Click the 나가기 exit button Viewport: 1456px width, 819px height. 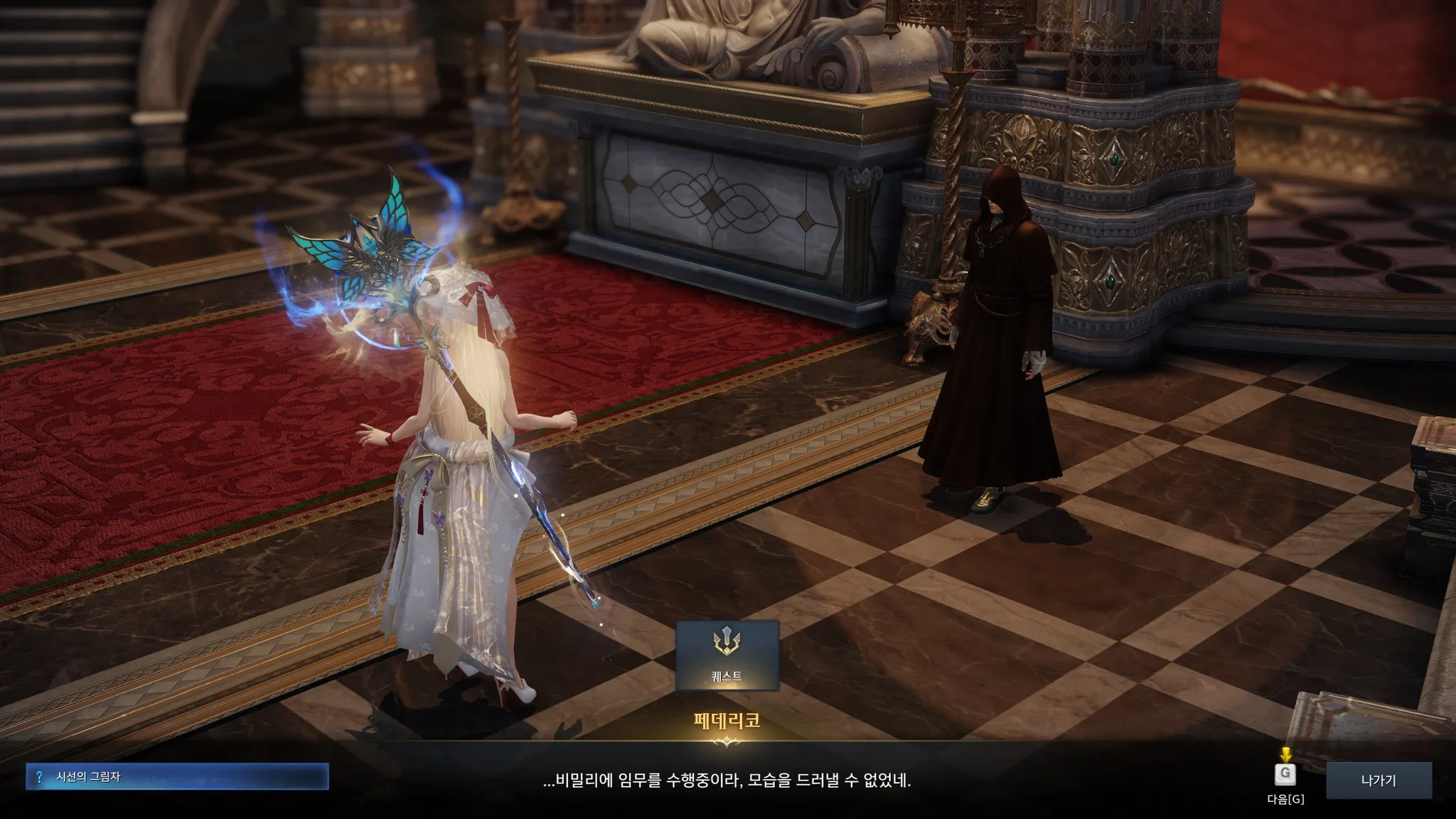coord(1379,780)
